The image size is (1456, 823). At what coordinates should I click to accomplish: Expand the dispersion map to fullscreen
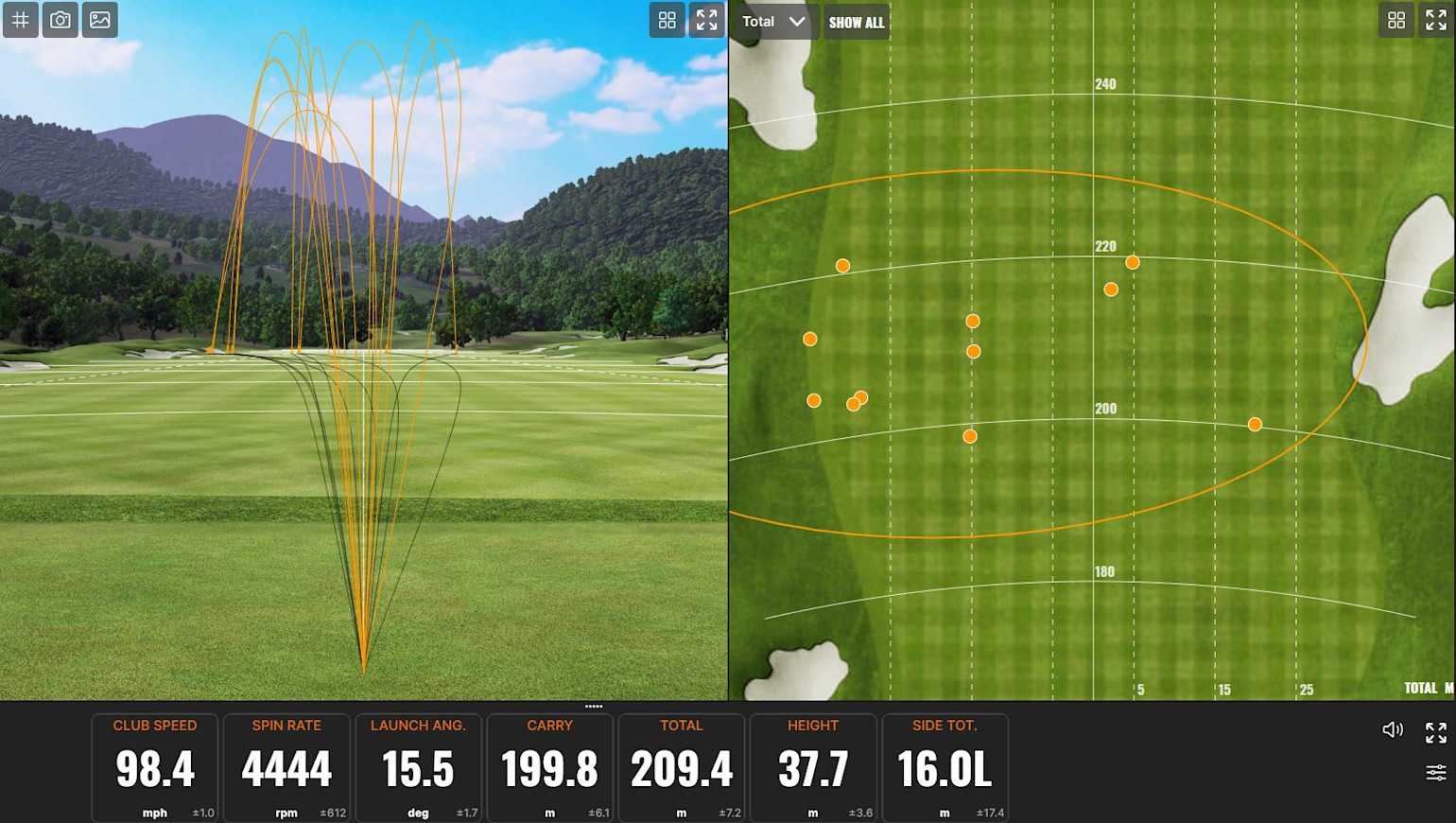click(x=1436, y=20)
